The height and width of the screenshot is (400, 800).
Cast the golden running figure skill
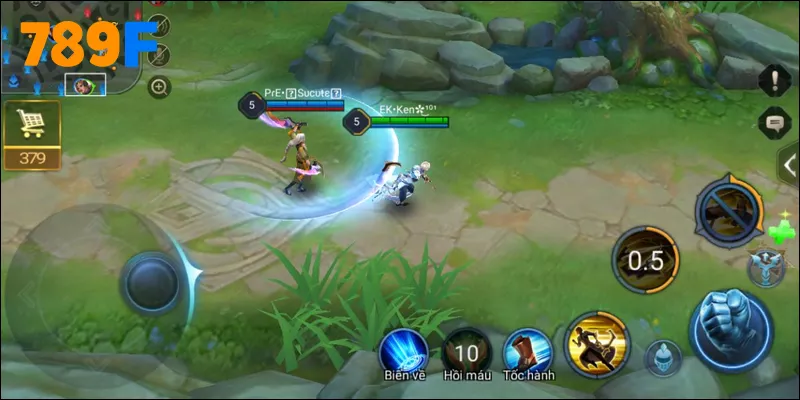[597, 343]
